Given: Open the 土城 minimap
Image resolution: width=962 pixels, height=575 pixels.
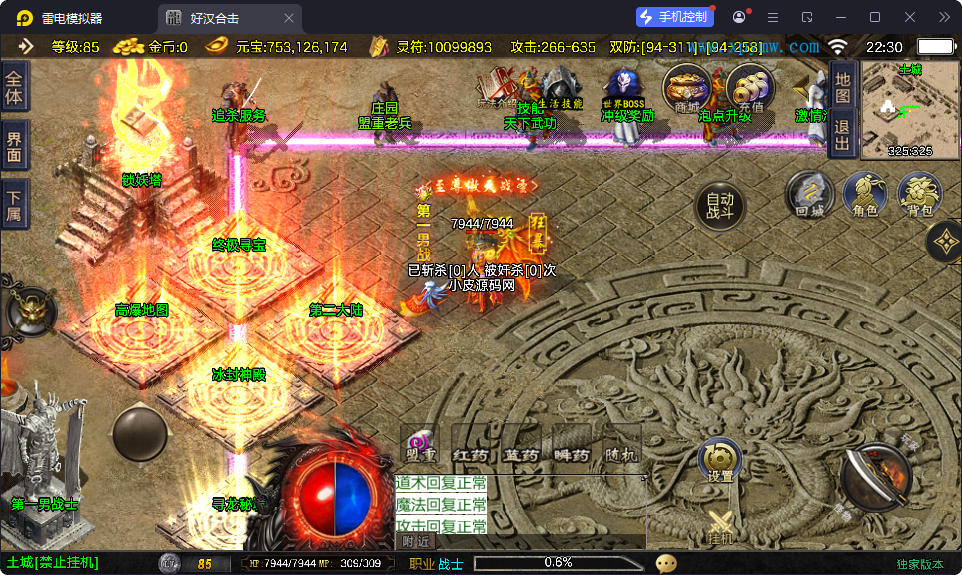Looking at the screenshot, I should coord(909,110).
